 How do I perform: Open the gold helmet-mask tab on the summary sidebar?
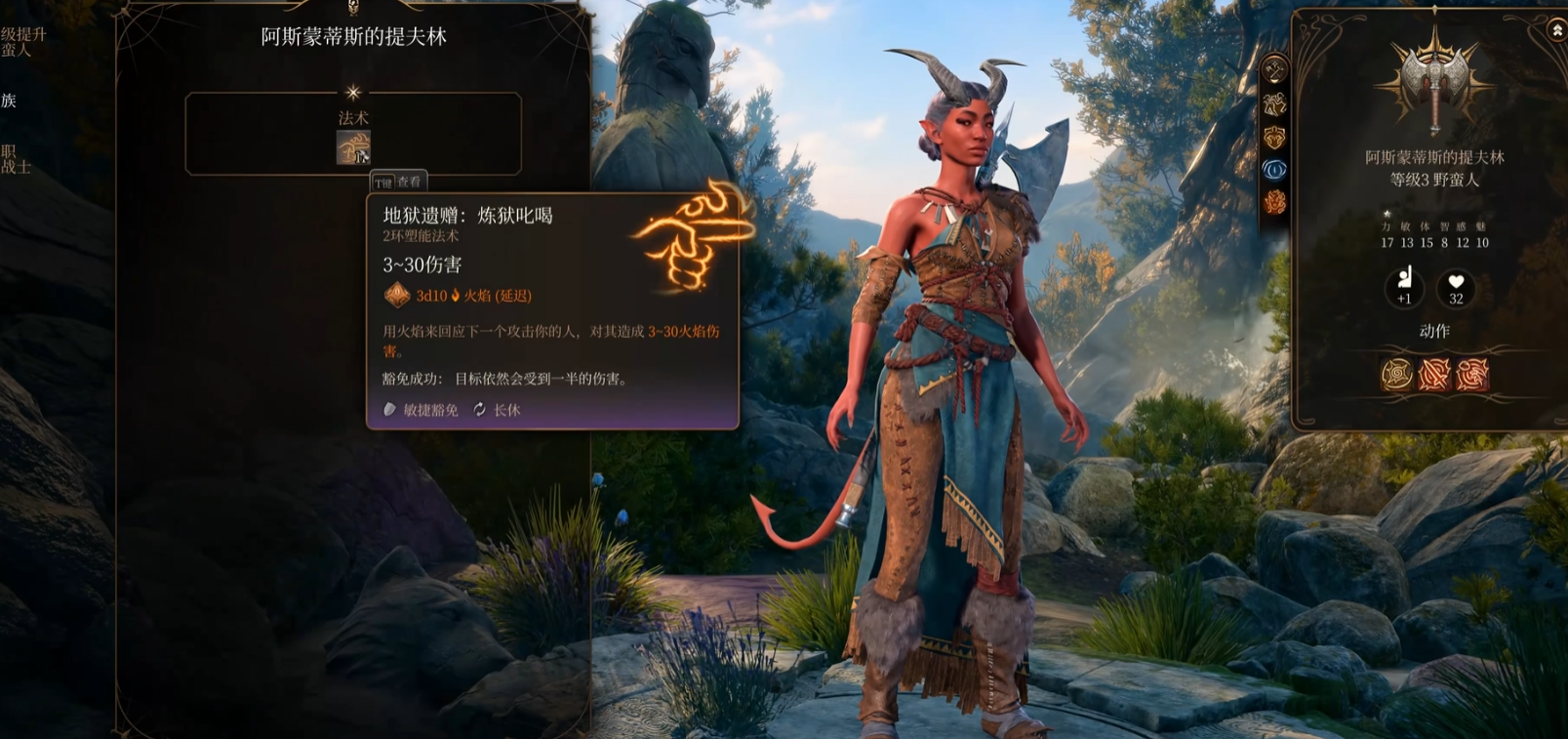[x=1274, y=137]
